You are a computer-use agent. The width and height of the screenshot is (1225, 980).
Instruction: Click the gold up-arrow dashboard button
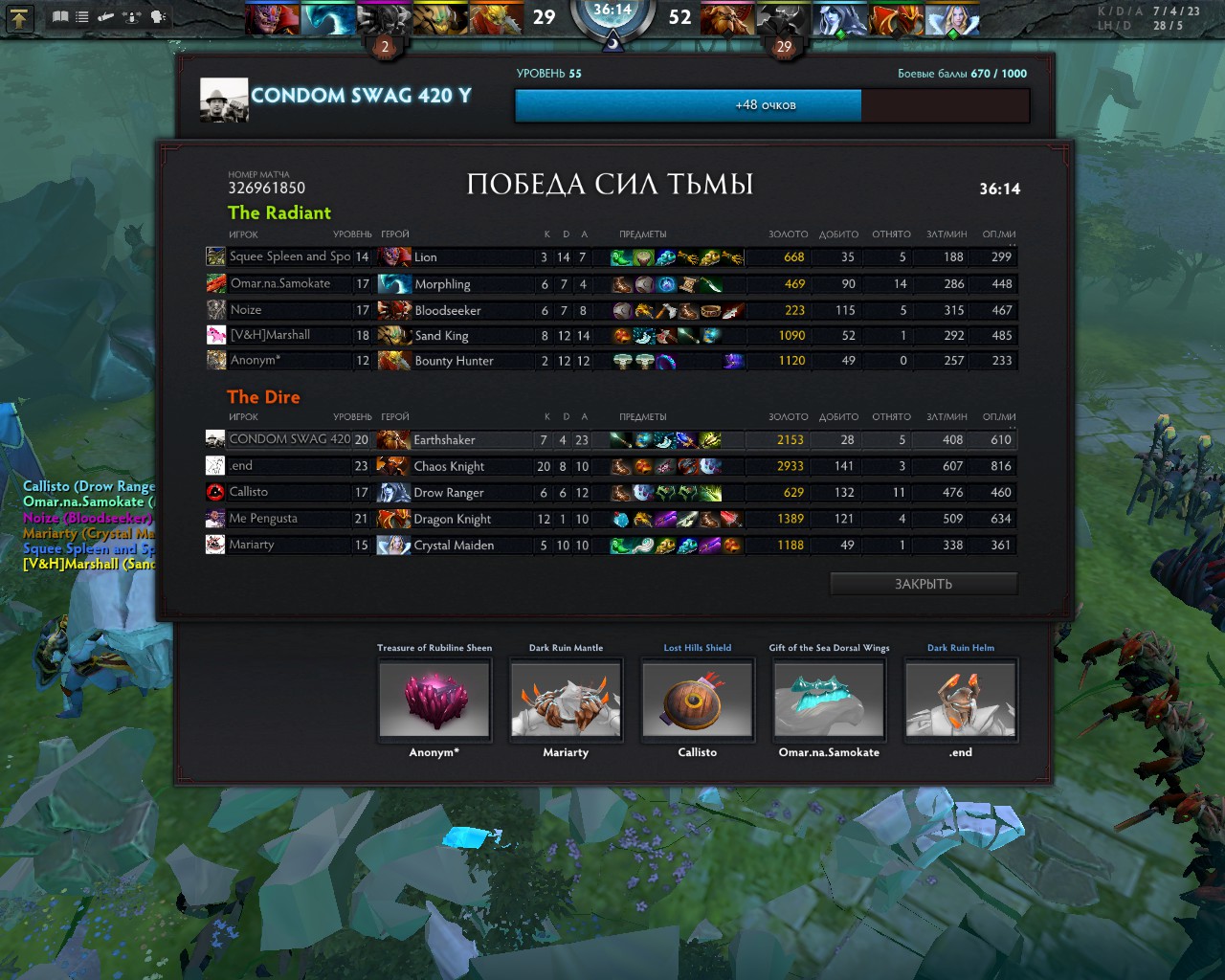point(20,17)
